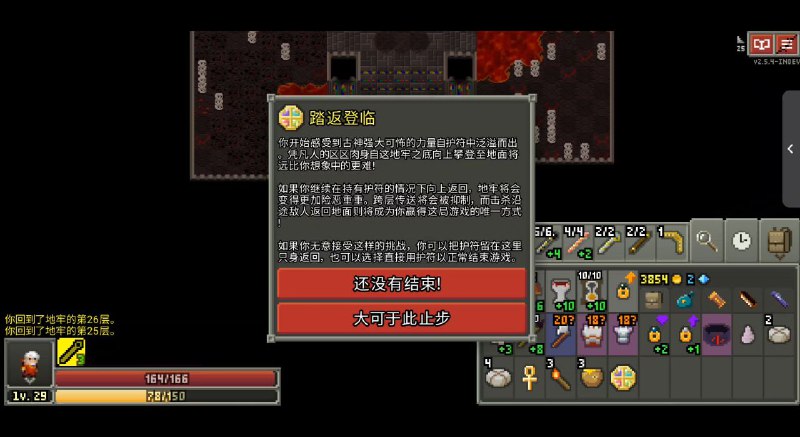Choose the red "还没有结束!" option

coord(397,283)
